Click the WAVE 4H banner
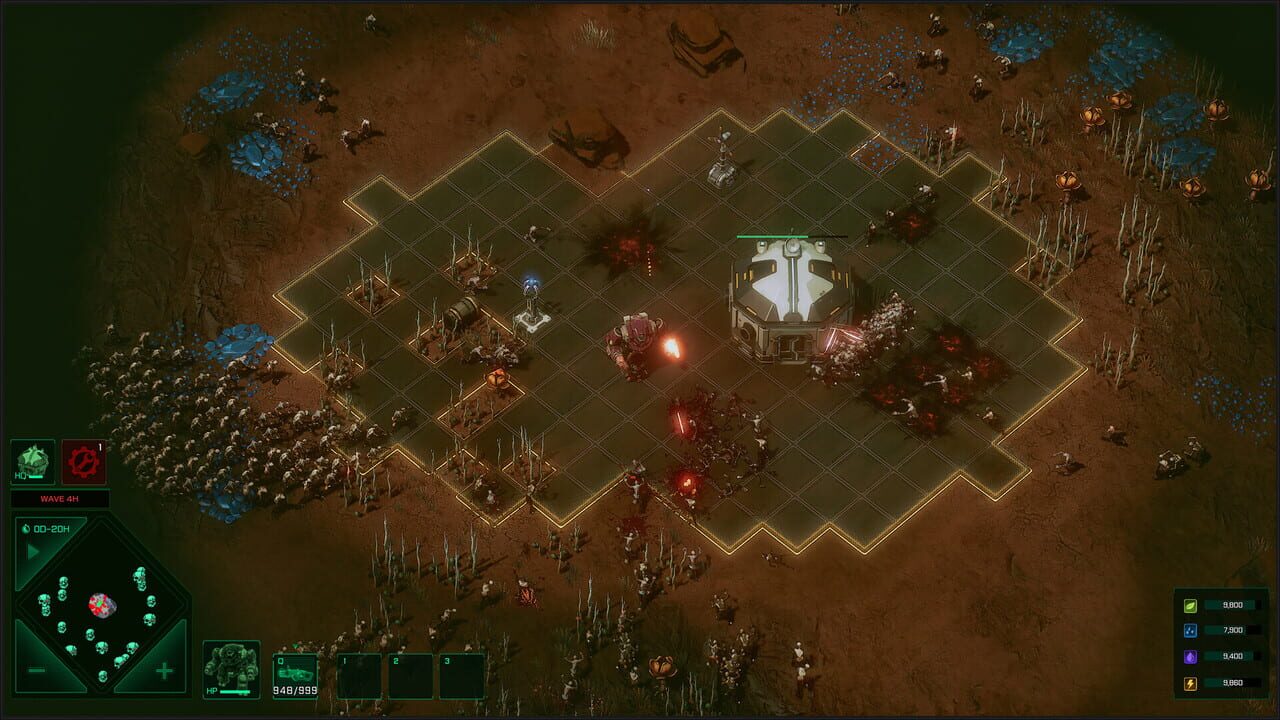The width and height of the screenshot is (1280, 720). 60,498
